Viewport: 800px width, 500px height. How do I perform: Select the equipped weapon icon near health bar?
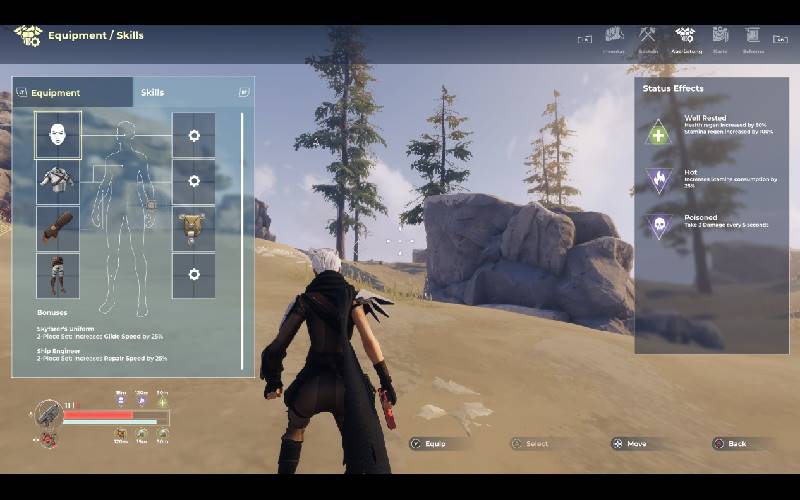coord(47,414)
